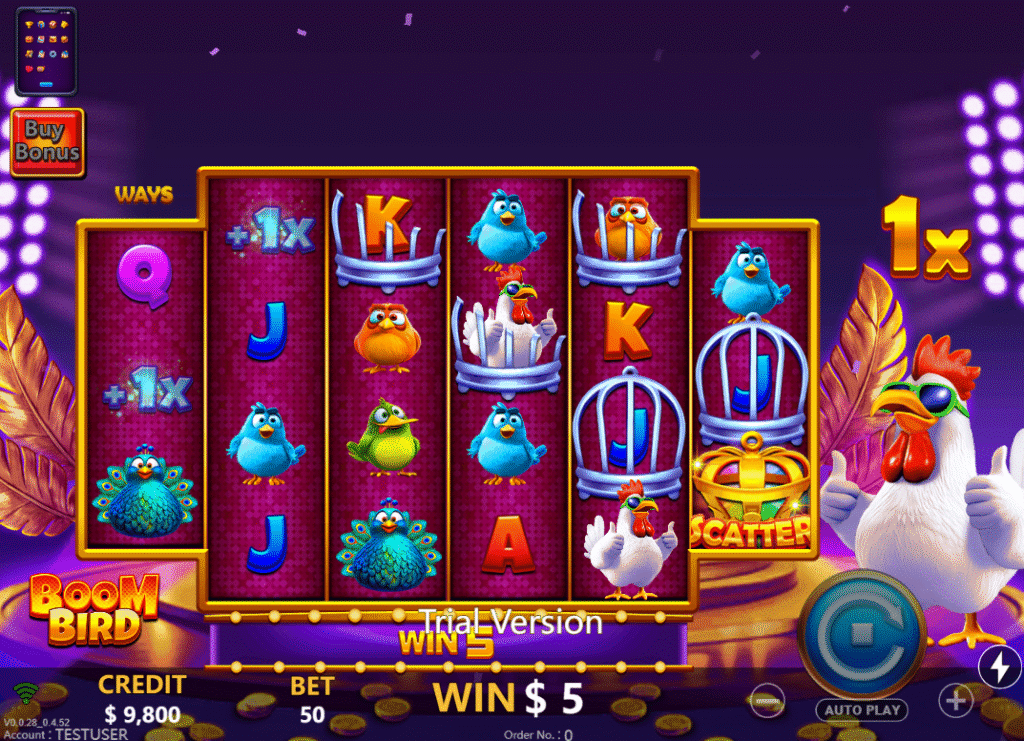Open the paytable phone thumbnail
The width and height of the screenshot is (1024, 741).
click(x=46, y=50)
